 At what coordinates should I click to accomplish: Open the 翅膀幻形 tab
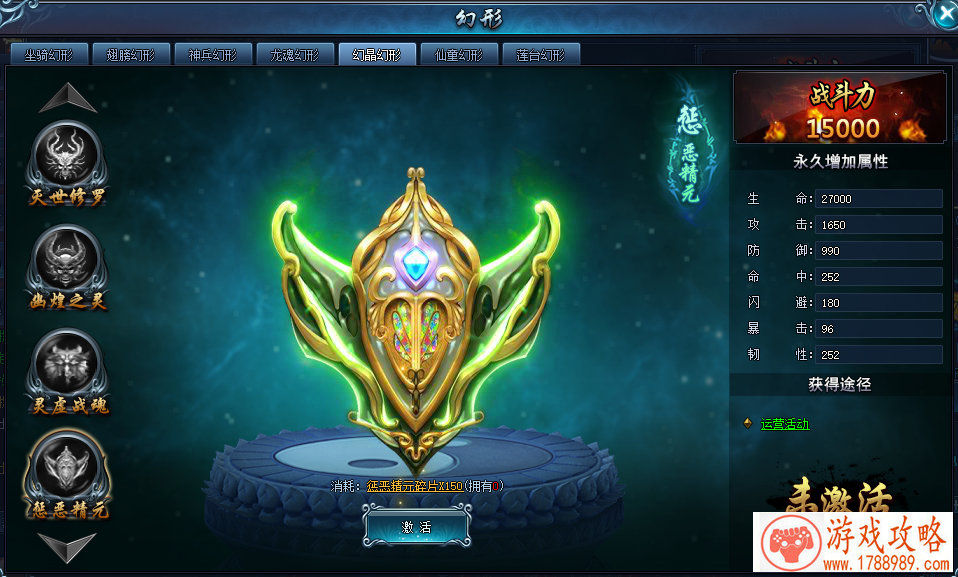131,55
